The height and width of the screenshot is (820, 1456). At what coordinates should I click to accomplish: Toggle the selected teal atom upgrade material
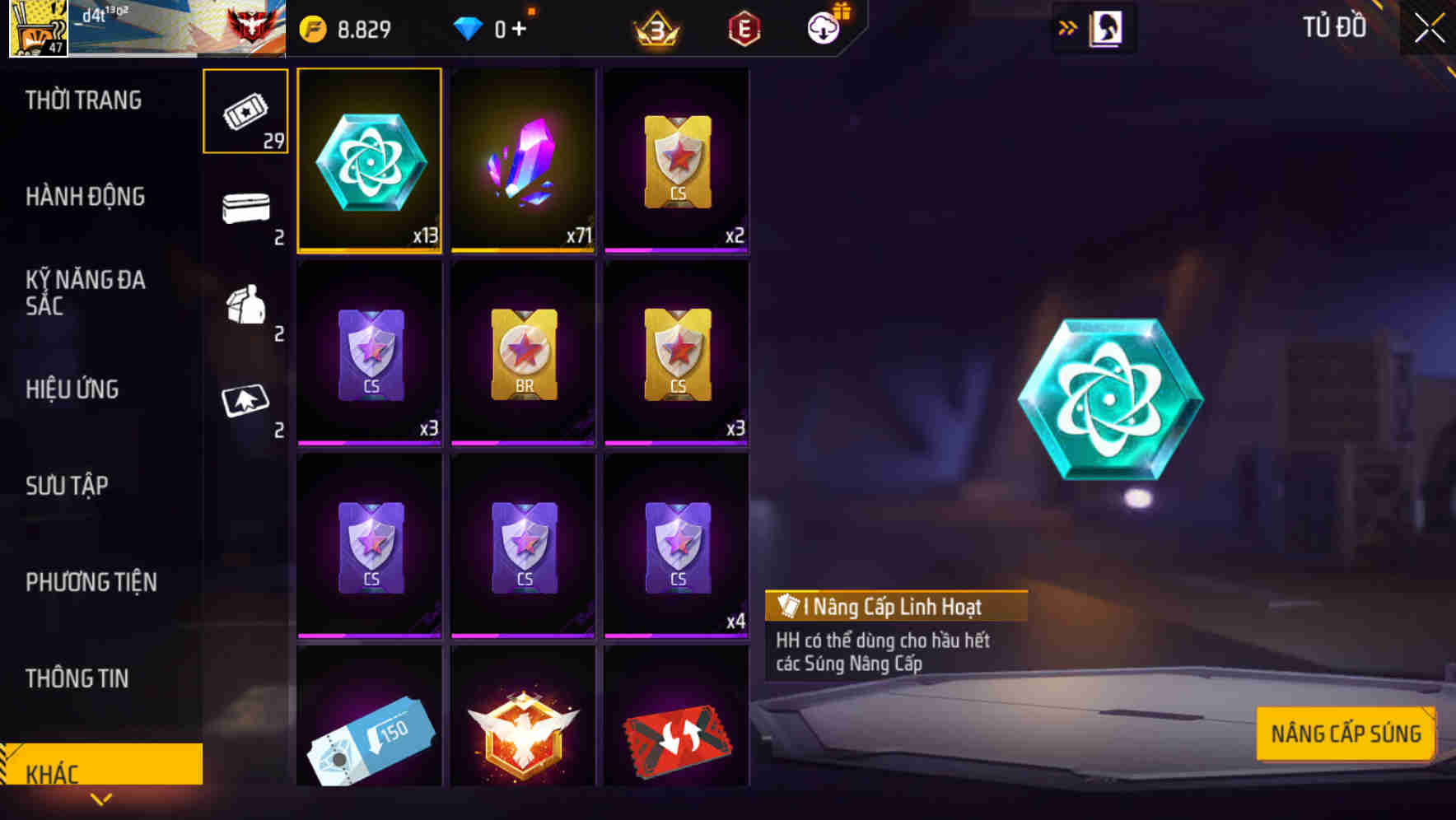369,160
